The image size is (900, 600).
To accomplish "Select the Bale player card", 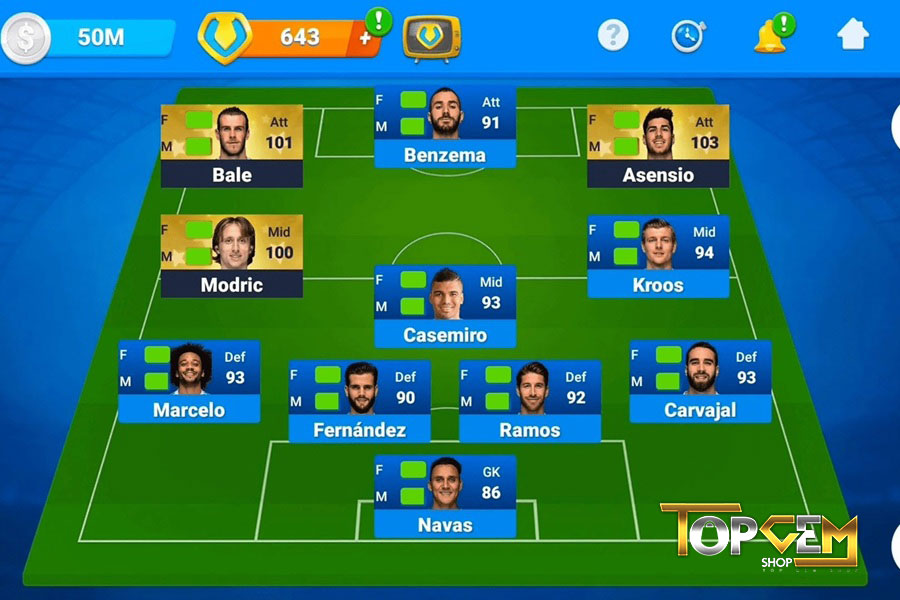I will (232, 146).
